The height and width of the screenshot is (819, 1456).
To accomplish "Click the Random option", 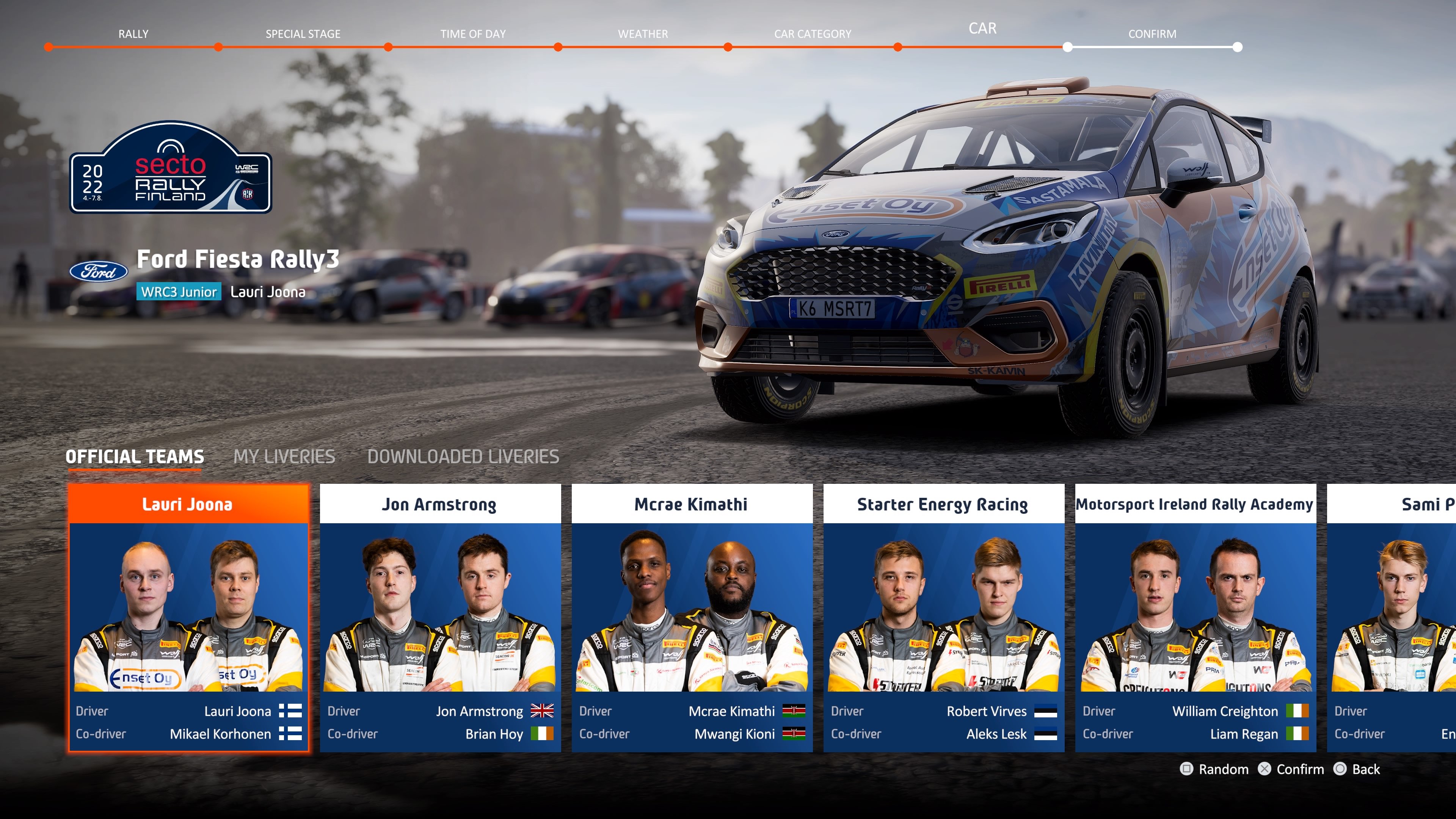I will click(1214, 769).
